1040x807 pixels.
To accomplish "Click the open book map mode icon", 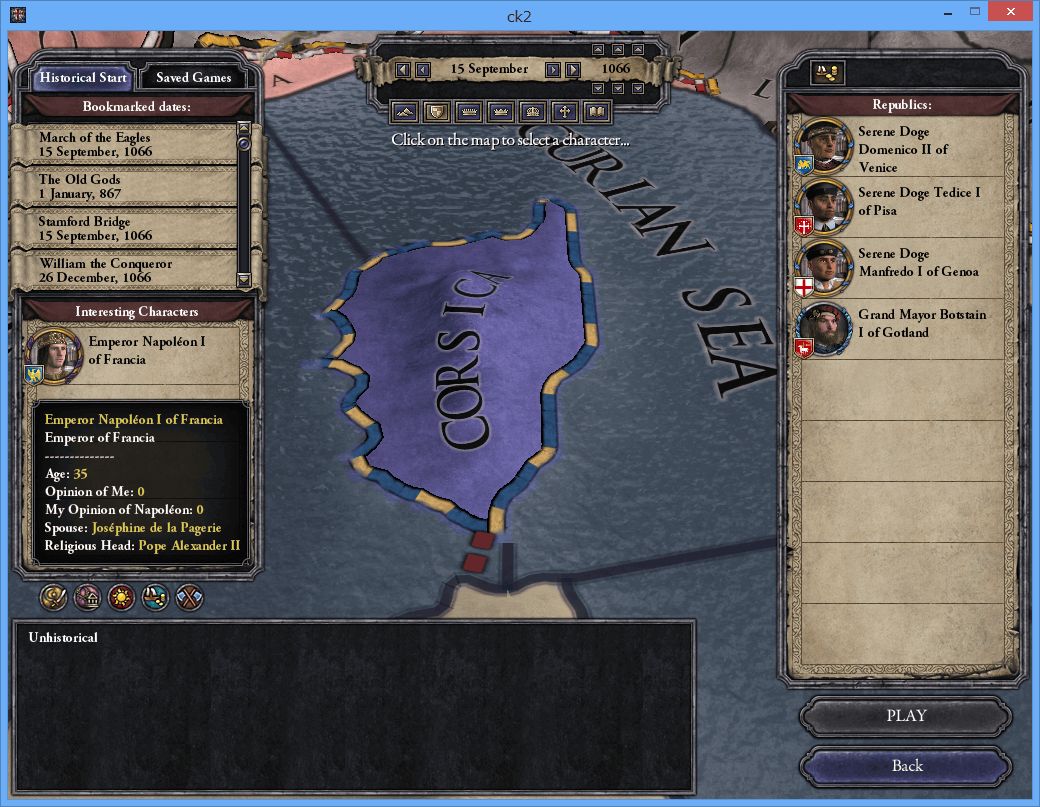I will pos(598,111).
